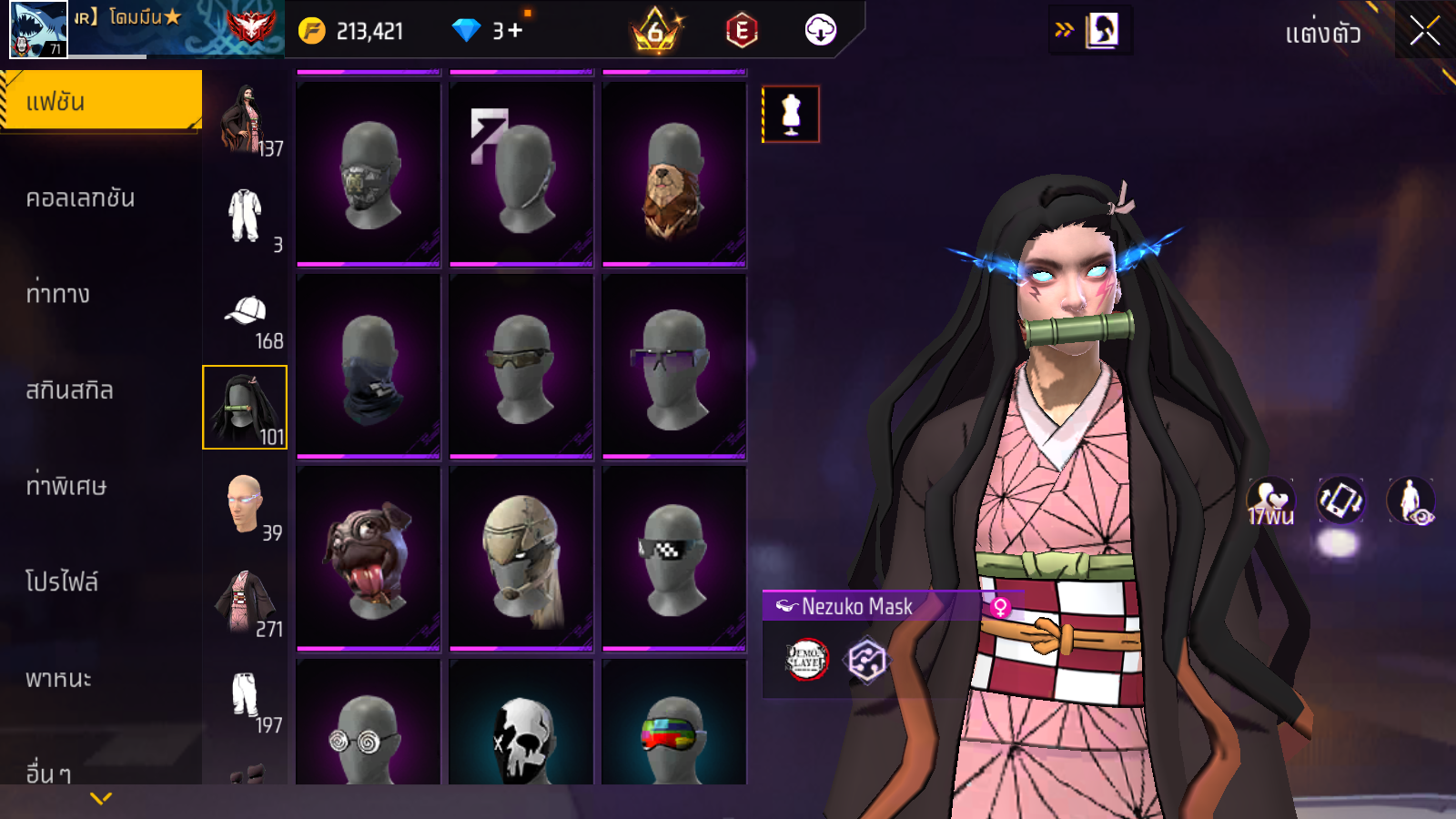Open the โปรไฟล์ (Profile) menu

coord(62,581)
